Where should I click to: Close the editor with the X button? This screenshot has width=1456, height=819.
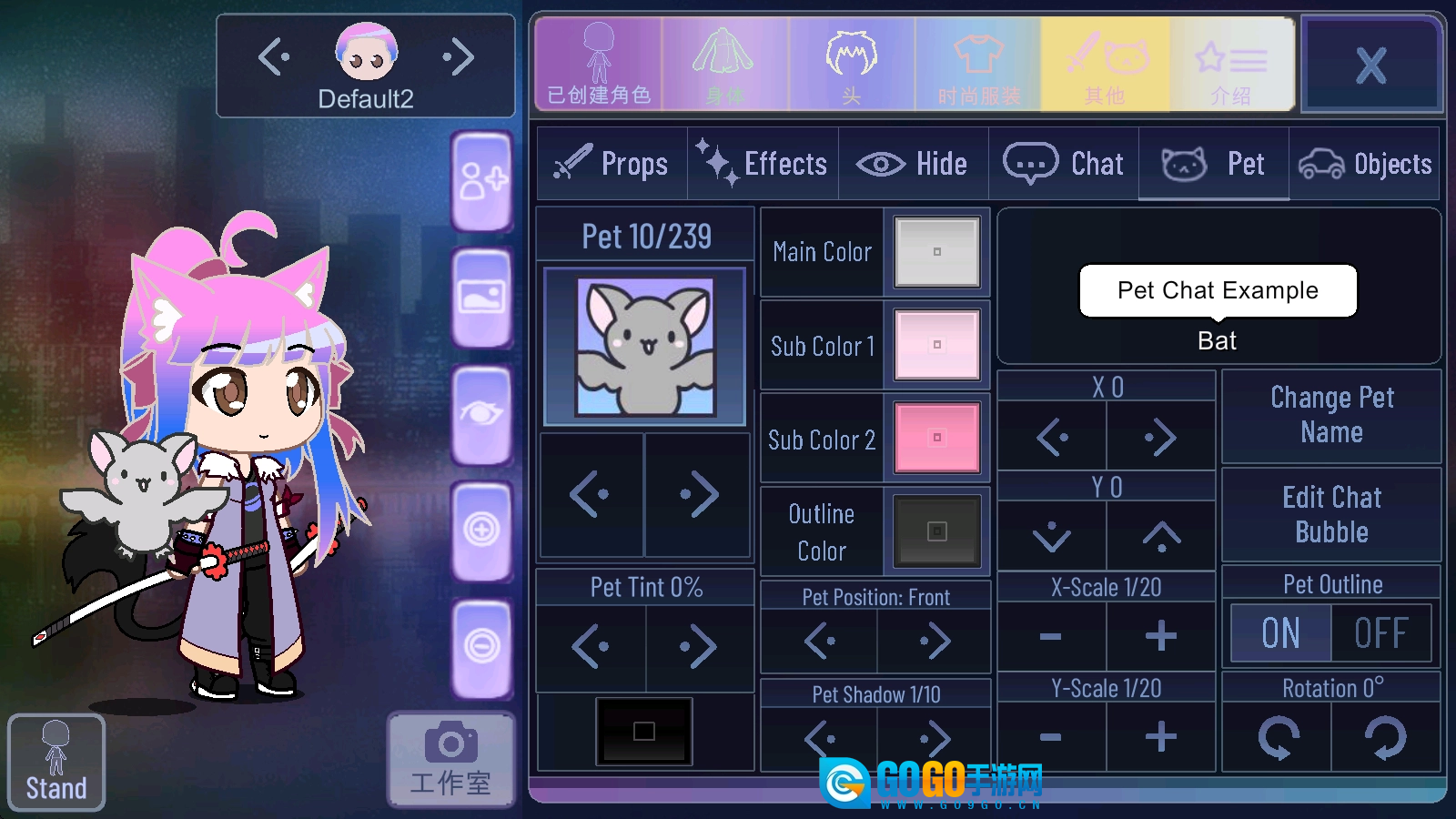(1370, 66)
